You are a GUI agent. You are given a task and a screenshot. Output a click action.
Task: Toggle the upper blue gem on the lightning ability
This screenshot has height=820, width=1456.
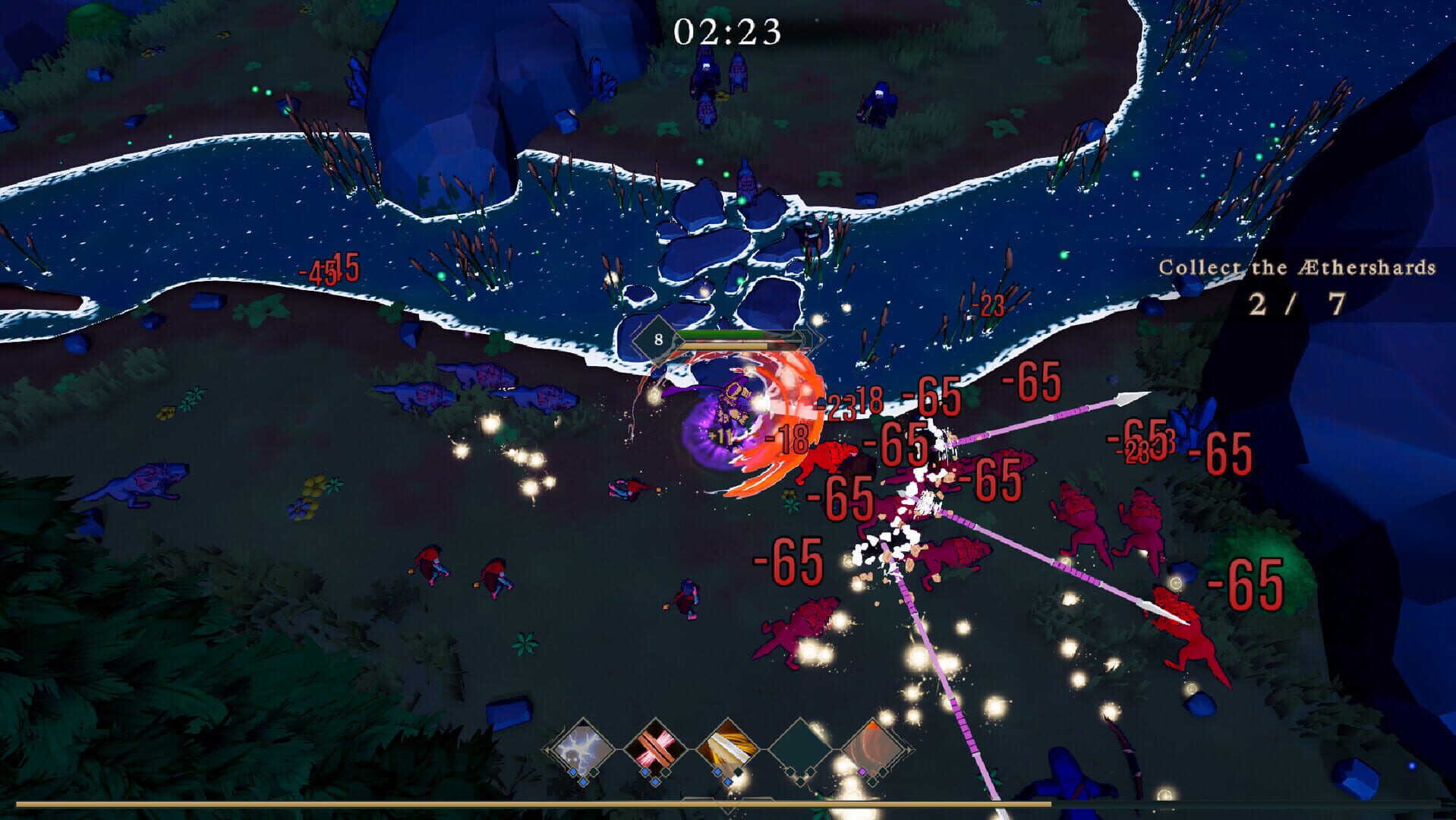tap(573, 771)
